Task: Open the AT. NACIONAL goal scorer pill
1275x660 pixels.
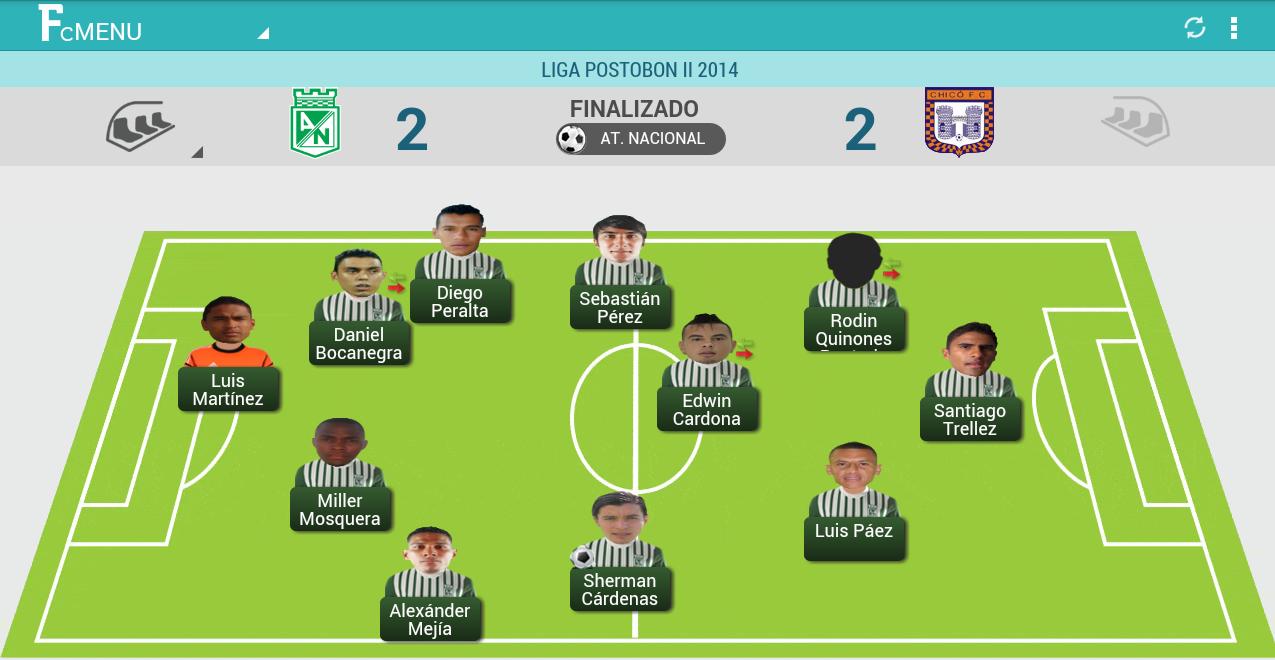Action: [x=641, y=139]
